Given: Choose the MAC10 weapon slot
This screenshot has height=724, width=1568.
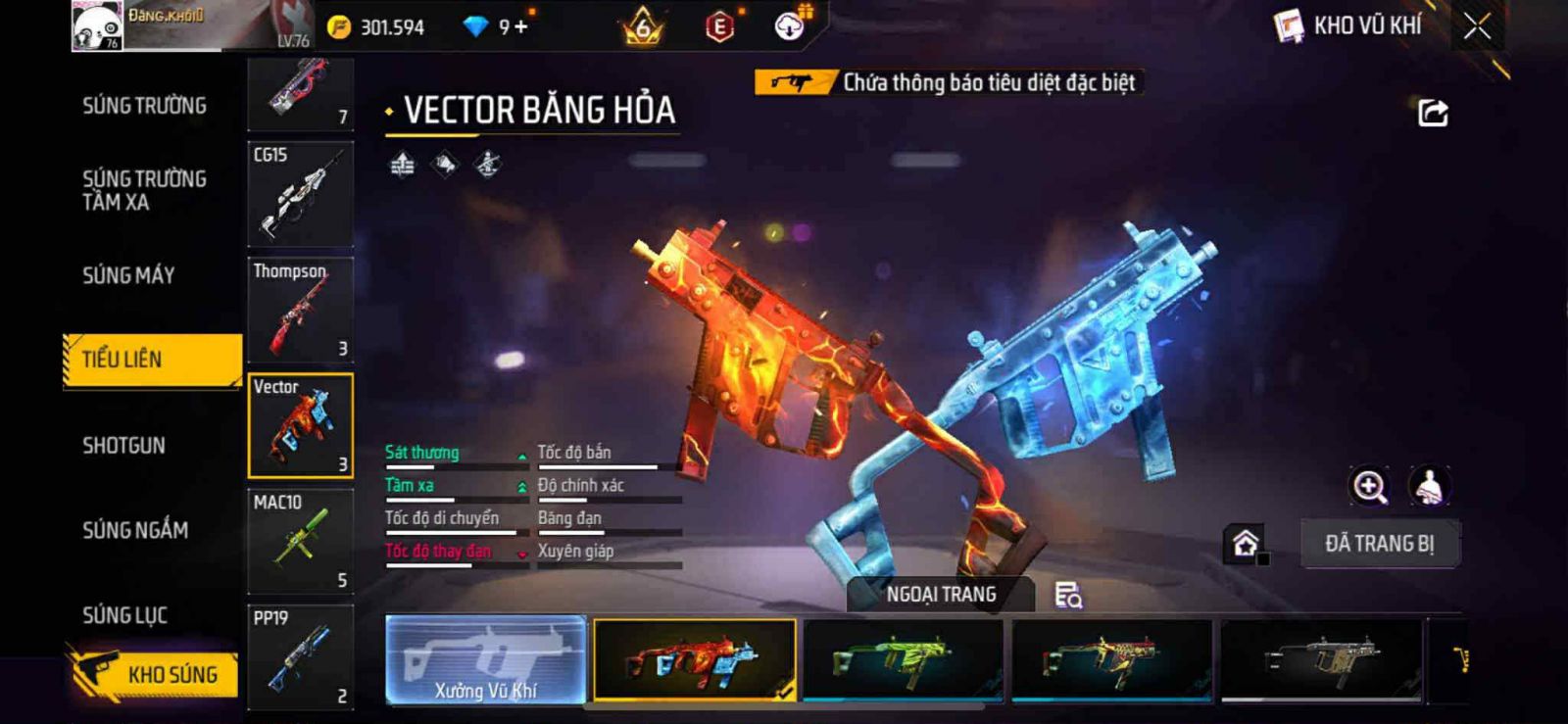Looking at the screenshot, I should 300,542.
